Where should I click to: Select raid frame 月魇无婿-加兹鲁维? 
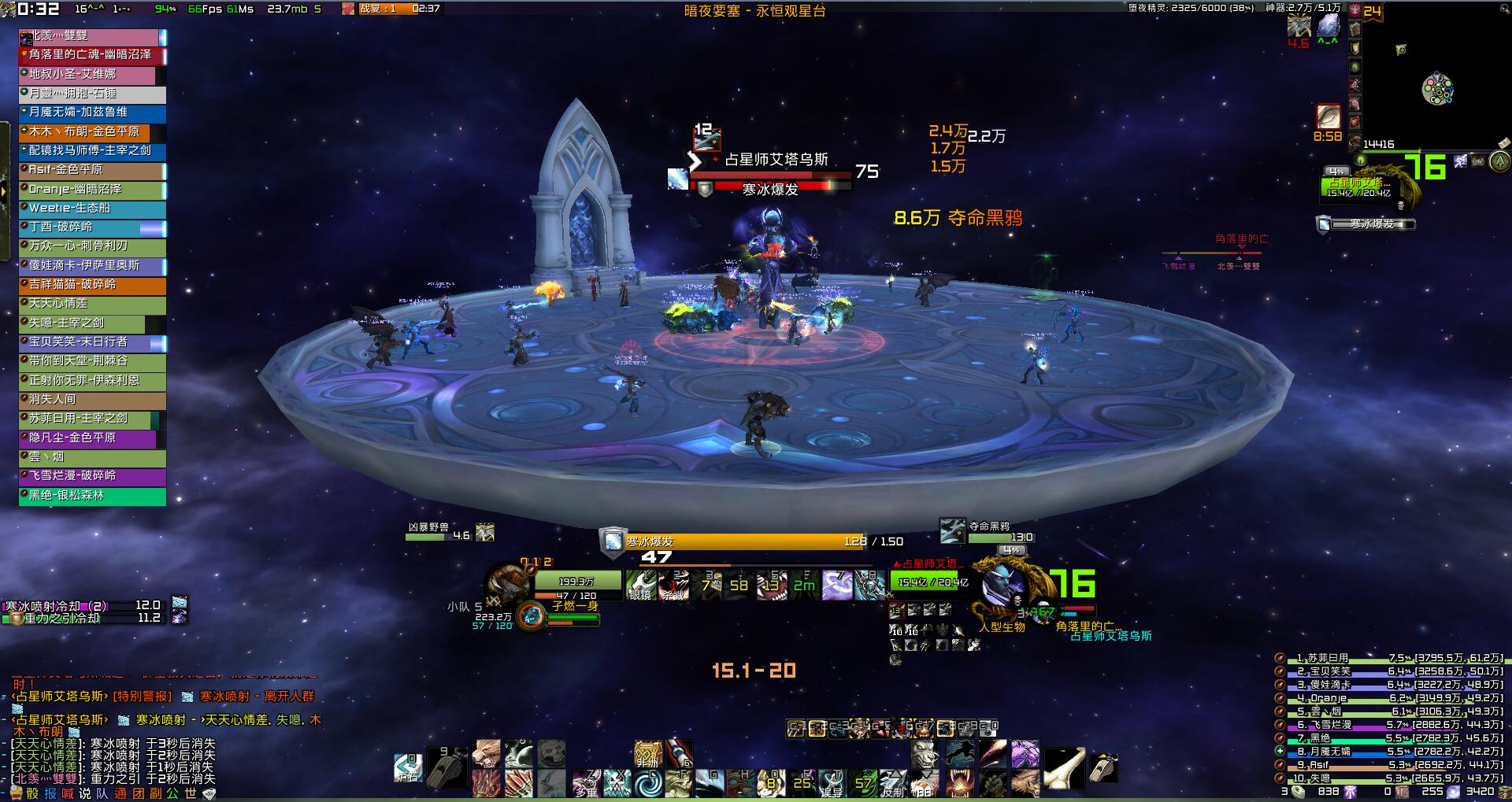pyautogui.click(x=92, y=113)
